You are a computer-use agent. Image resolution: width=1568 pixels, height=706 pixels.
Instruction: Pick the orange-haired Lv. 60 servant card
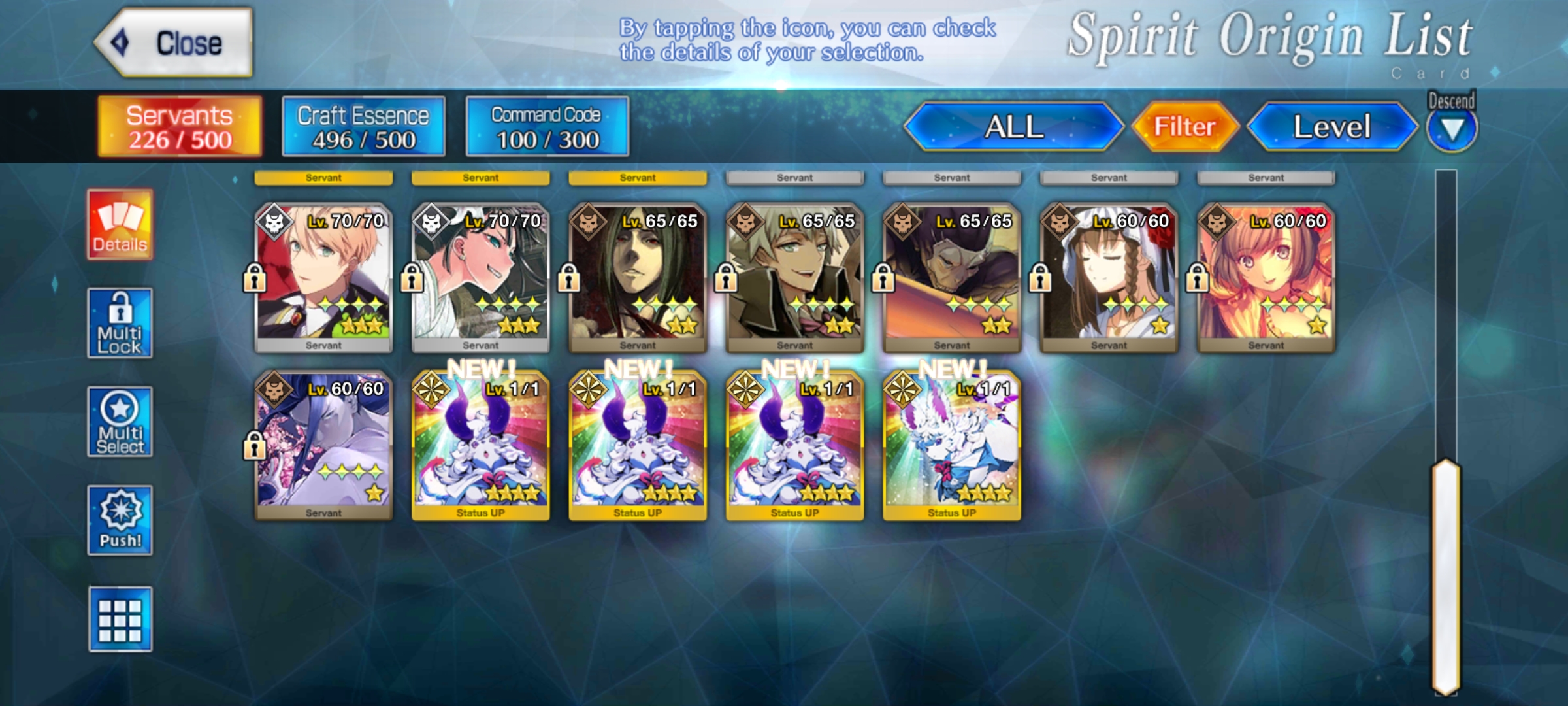click(1266, 278)
